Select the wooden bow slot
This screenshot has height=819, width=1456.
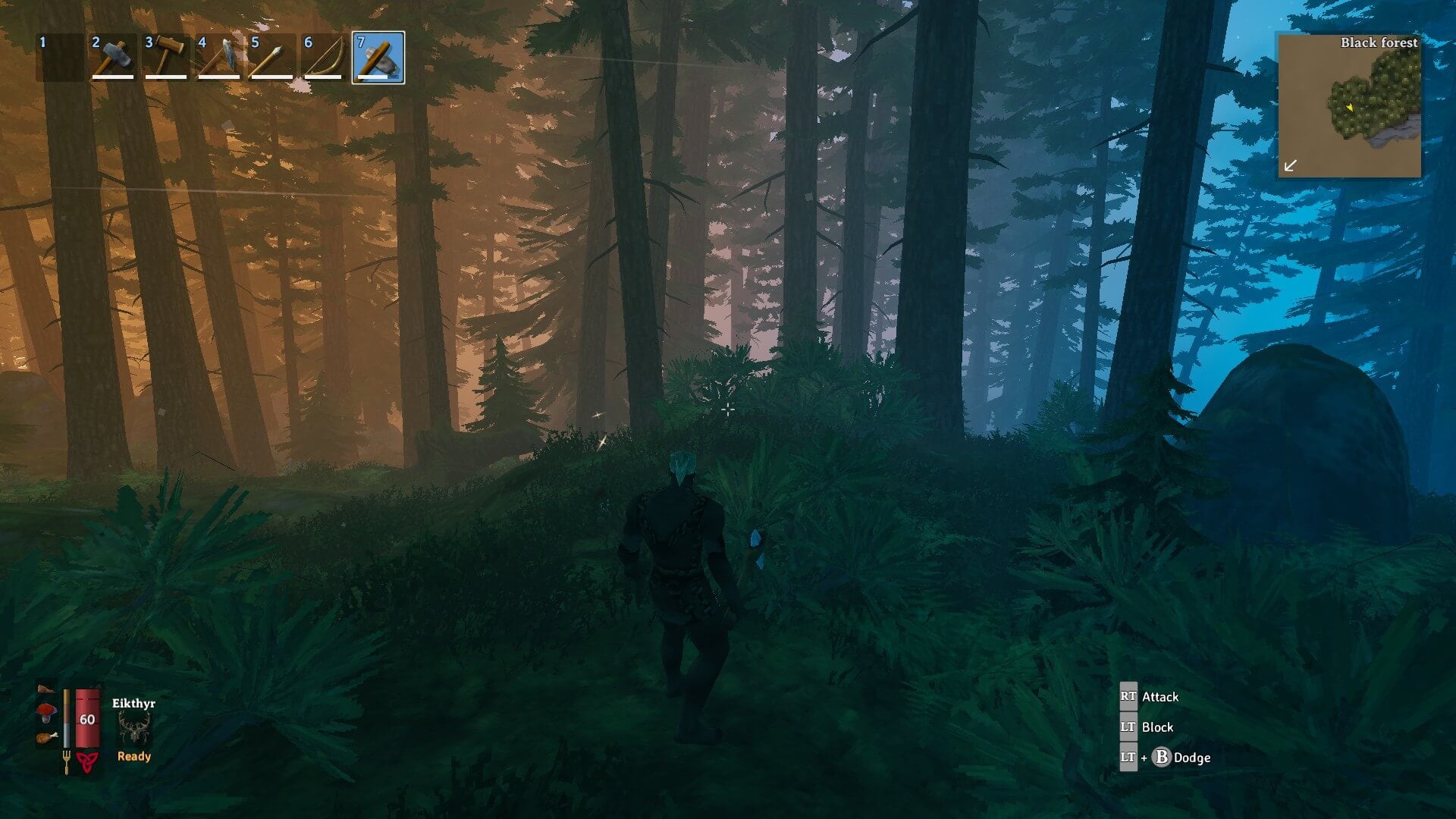(325, 57)
